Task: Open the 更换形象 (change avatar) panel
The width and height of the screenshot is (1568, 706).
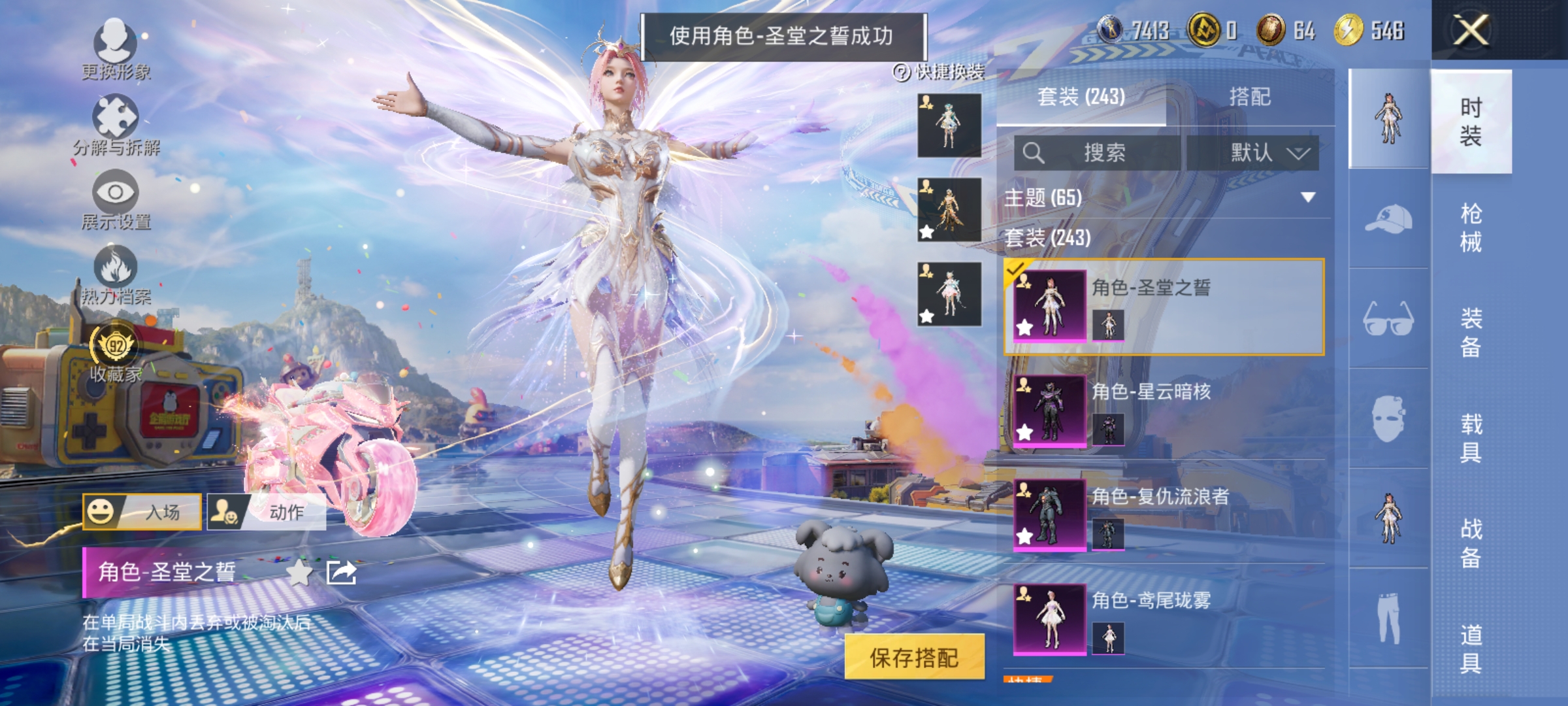Action: click(x=115, y=49)
